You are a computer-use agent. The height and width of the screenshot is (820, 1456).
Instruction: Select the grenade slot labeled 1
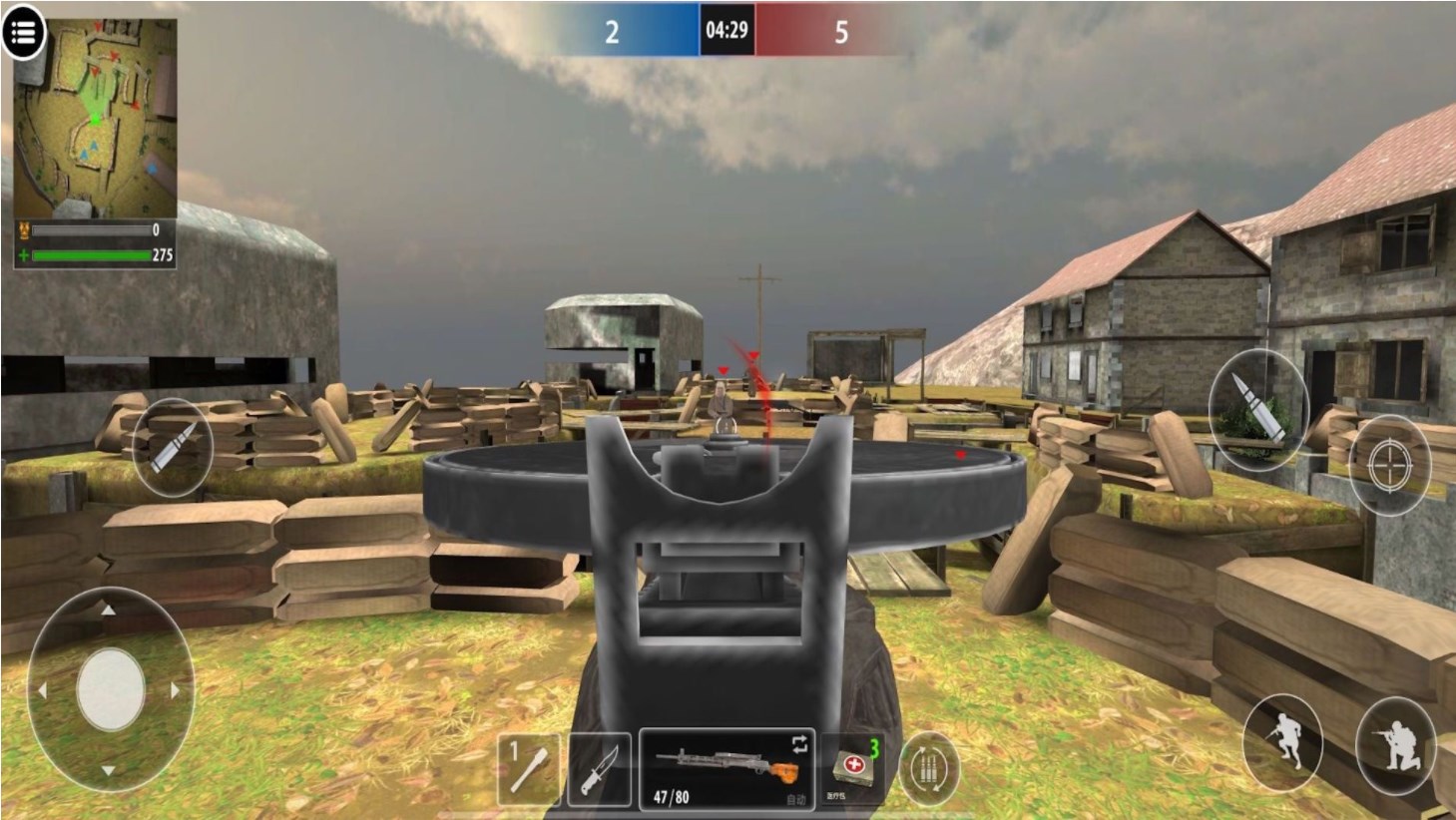527,768
